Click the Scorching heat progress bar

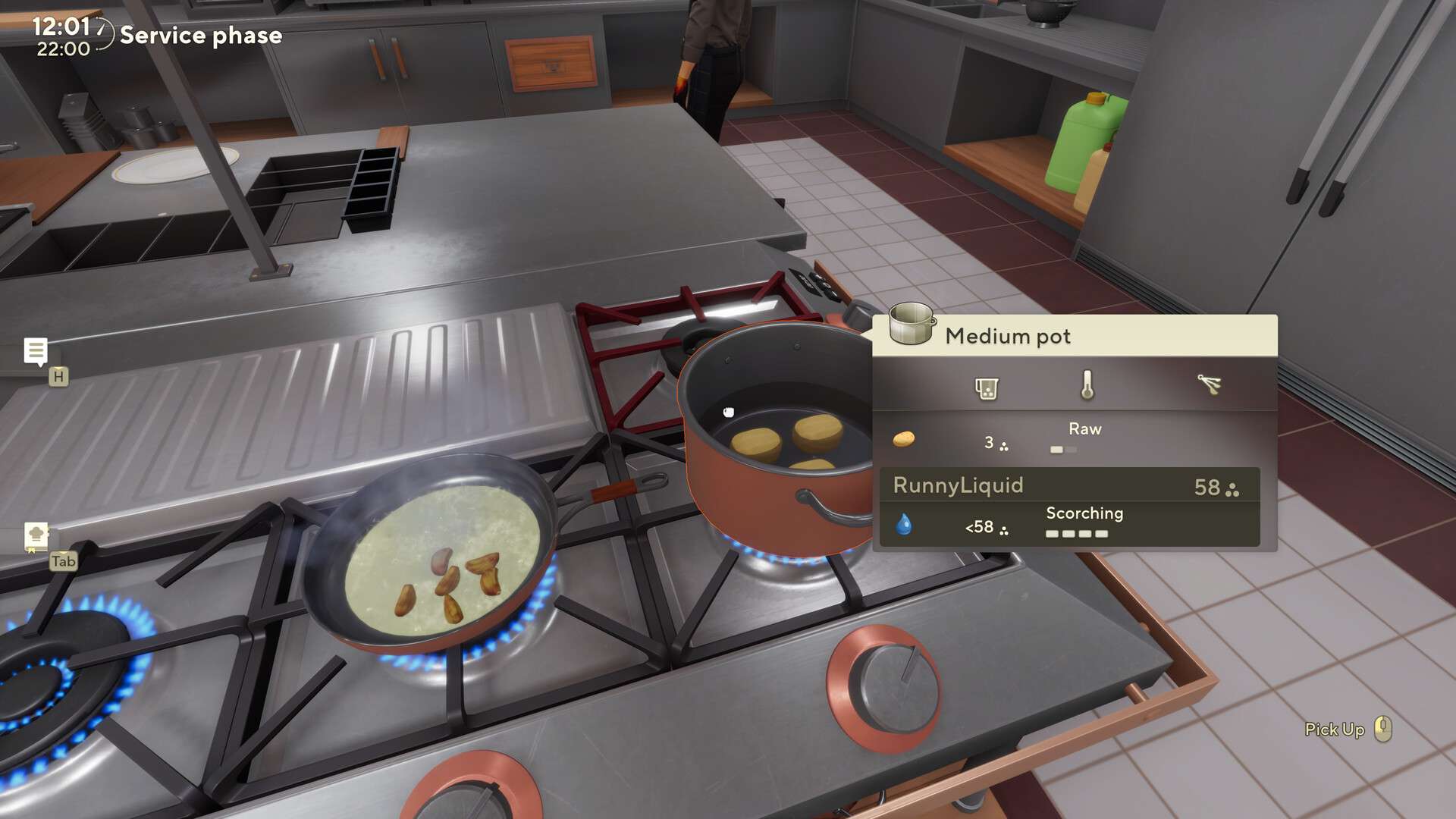(x=1078, y=533)
